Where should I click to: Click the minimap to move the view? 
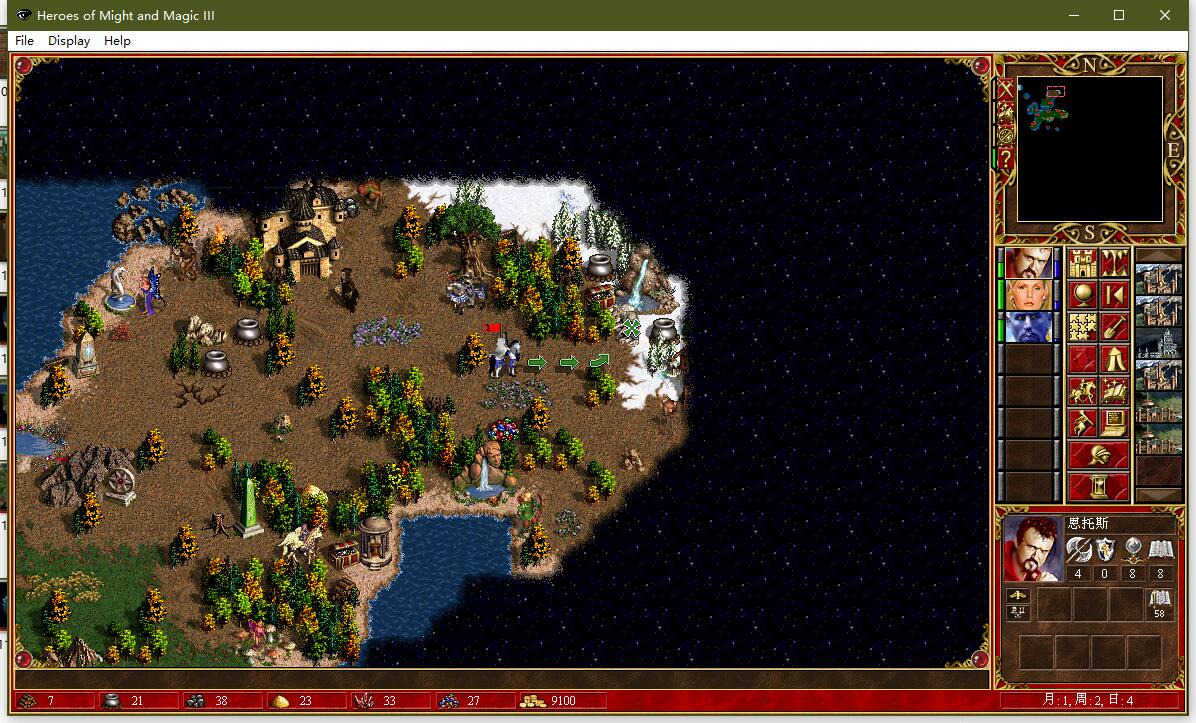coord(1089,148)
